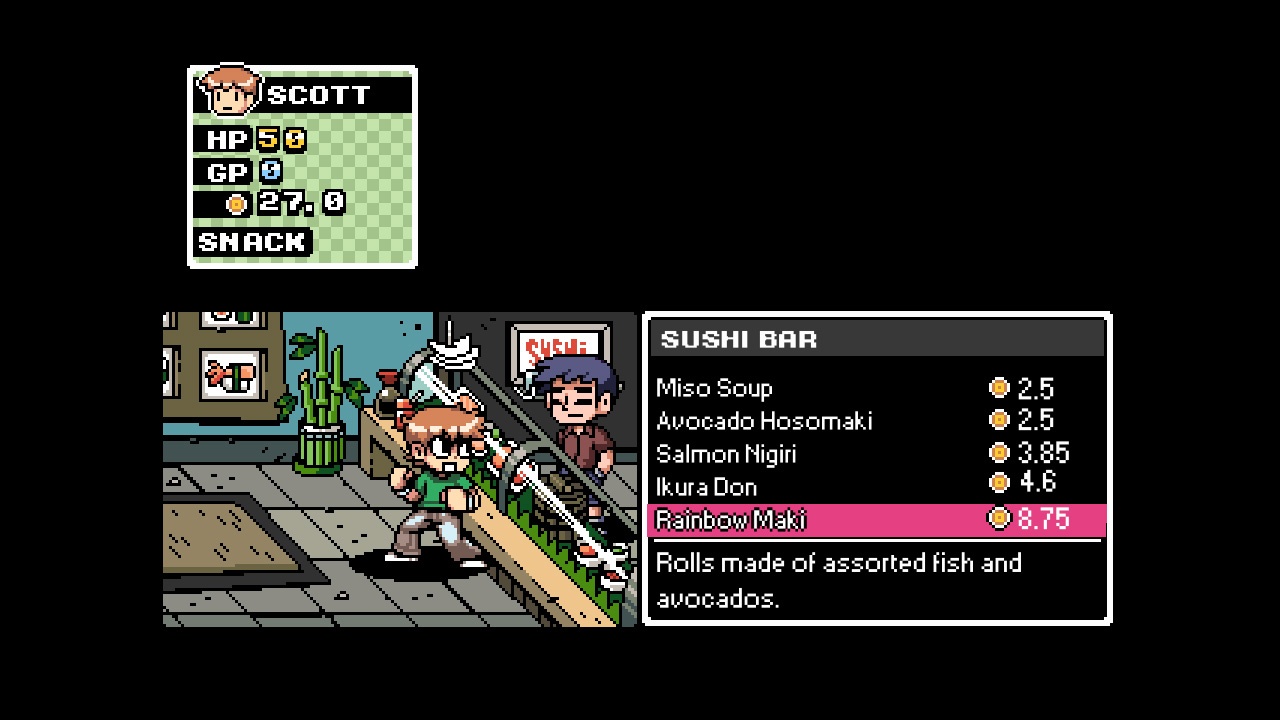
Task: Select the coin icon next to Salmon Nigiri
Action: (997, 453)
